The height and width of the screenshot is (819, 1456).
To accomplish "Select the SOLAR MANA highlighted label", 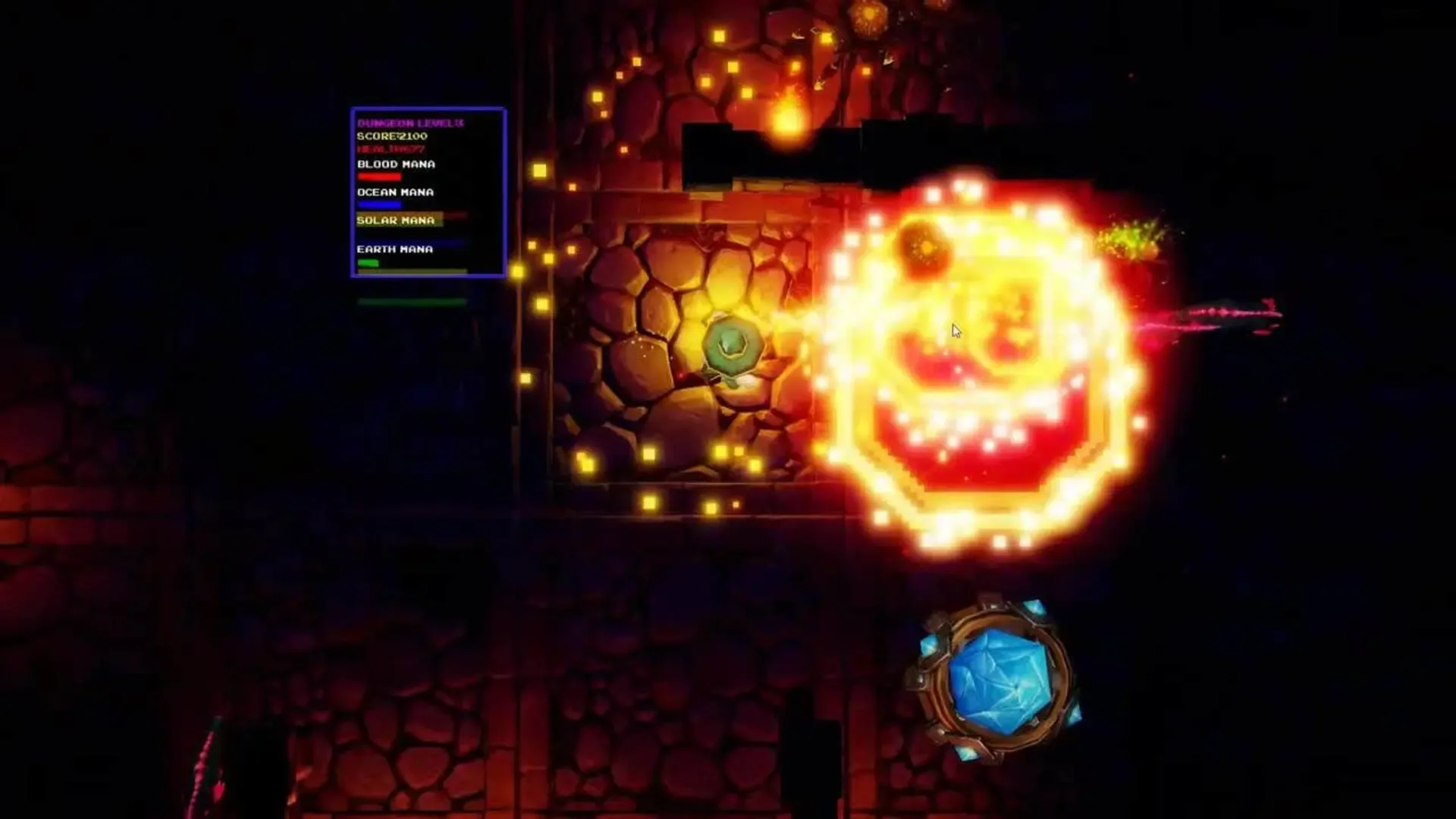I will click(x=395, y=221).
